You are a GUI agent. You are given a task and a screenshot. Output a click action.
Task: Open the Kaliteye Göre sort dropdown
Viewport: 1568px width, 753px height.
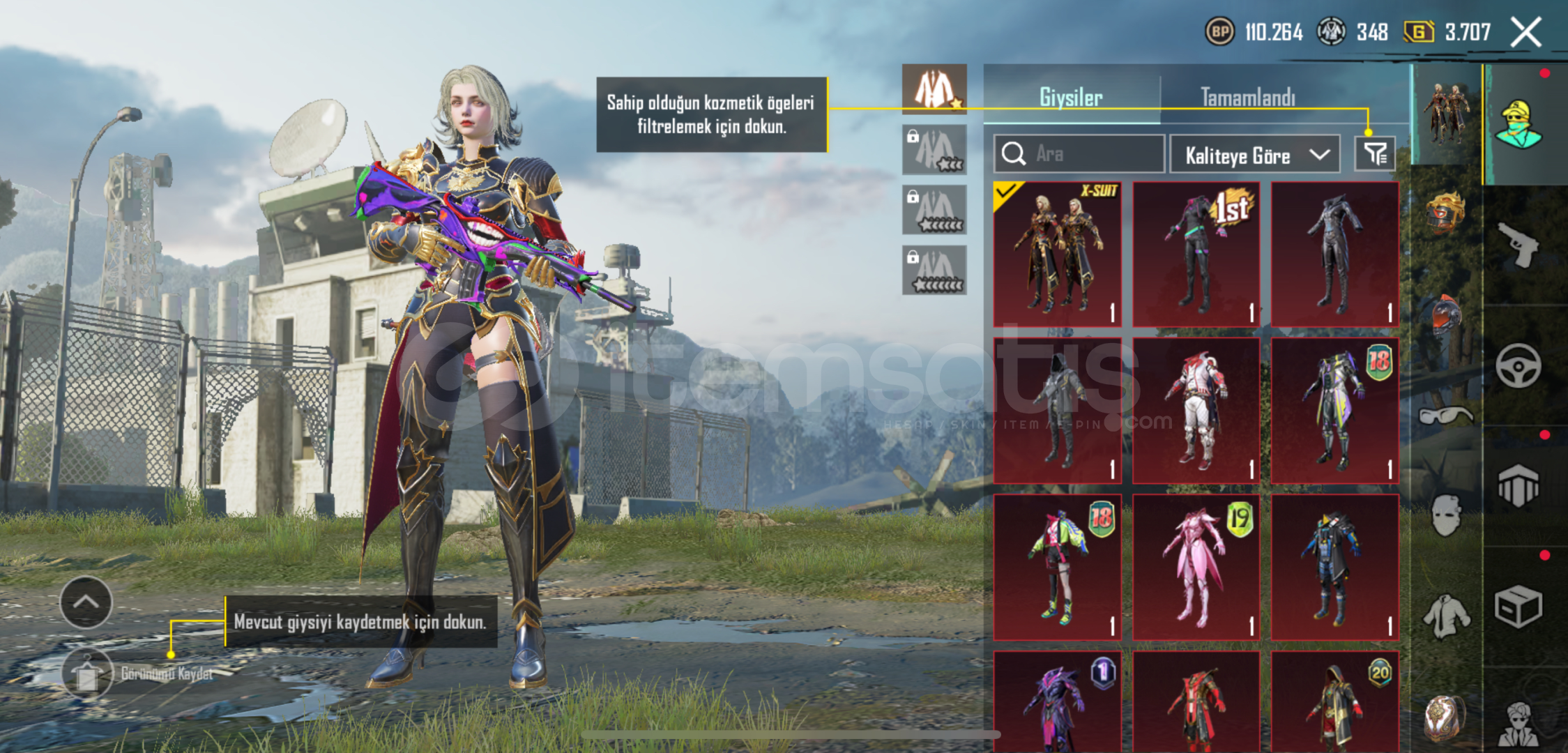pos(1254,155)
